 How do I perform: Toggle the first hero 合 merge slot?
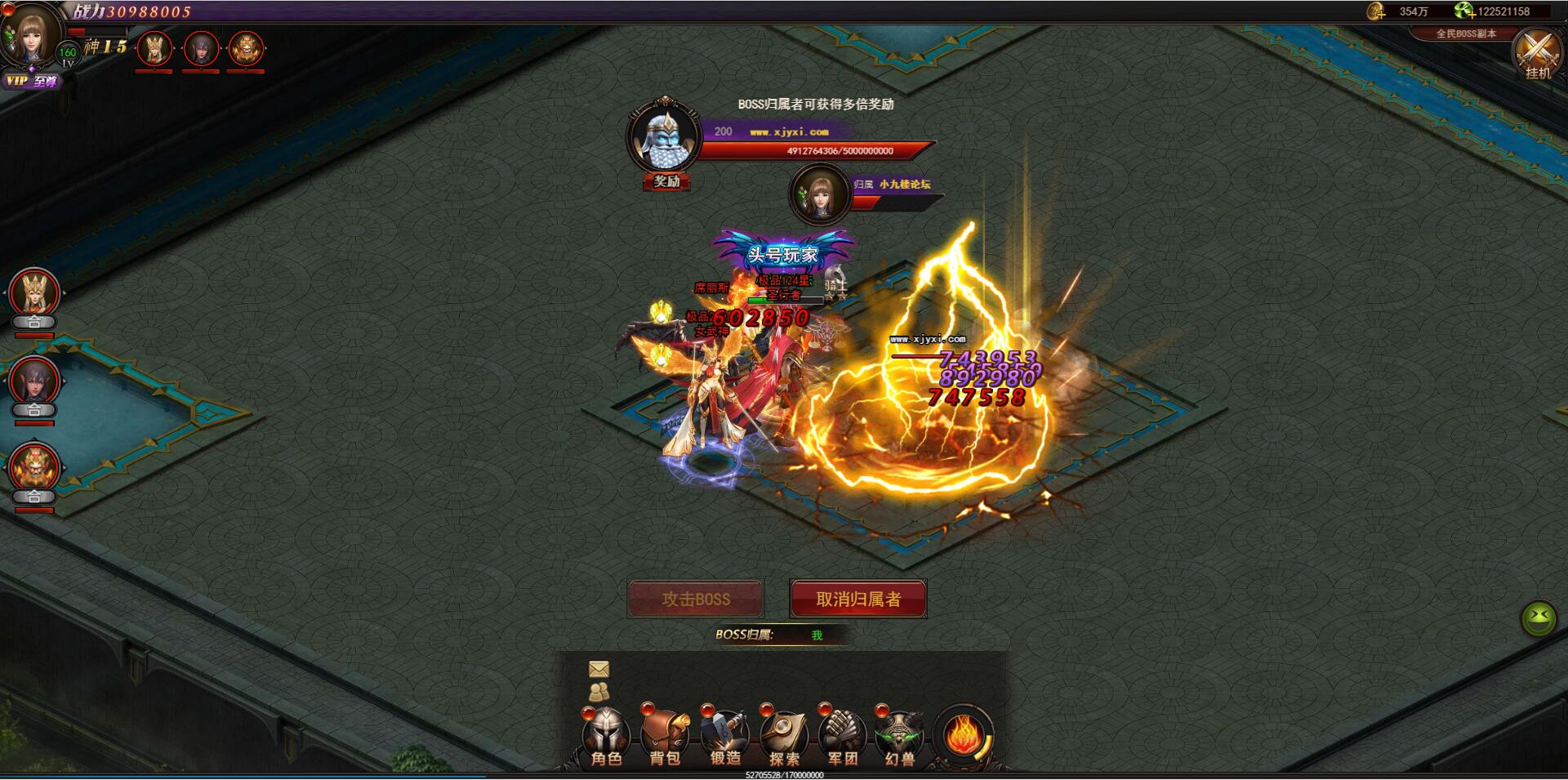pyautogui.click(x=34, y=323)
